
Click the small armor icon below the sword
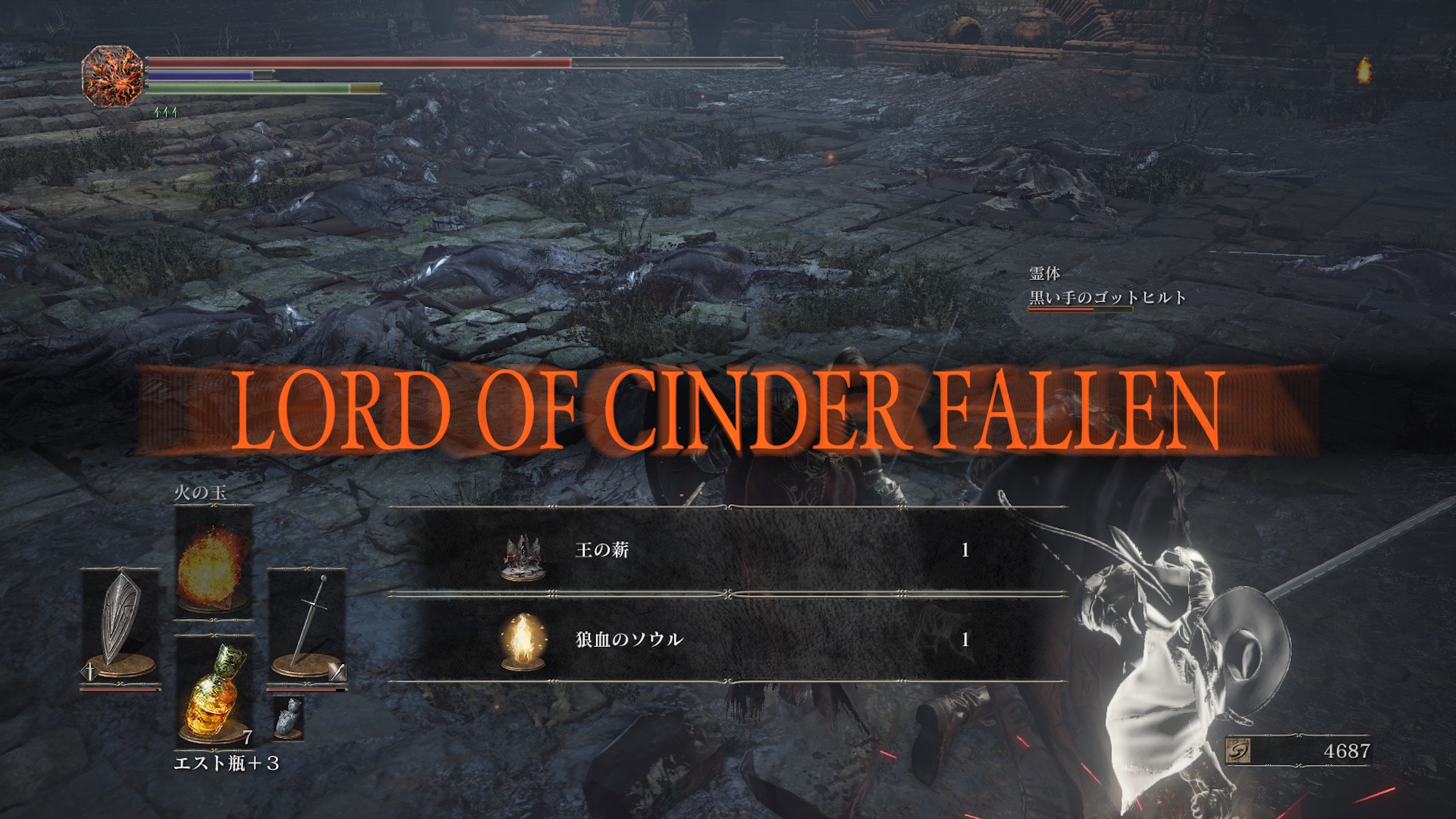[289, 717]
